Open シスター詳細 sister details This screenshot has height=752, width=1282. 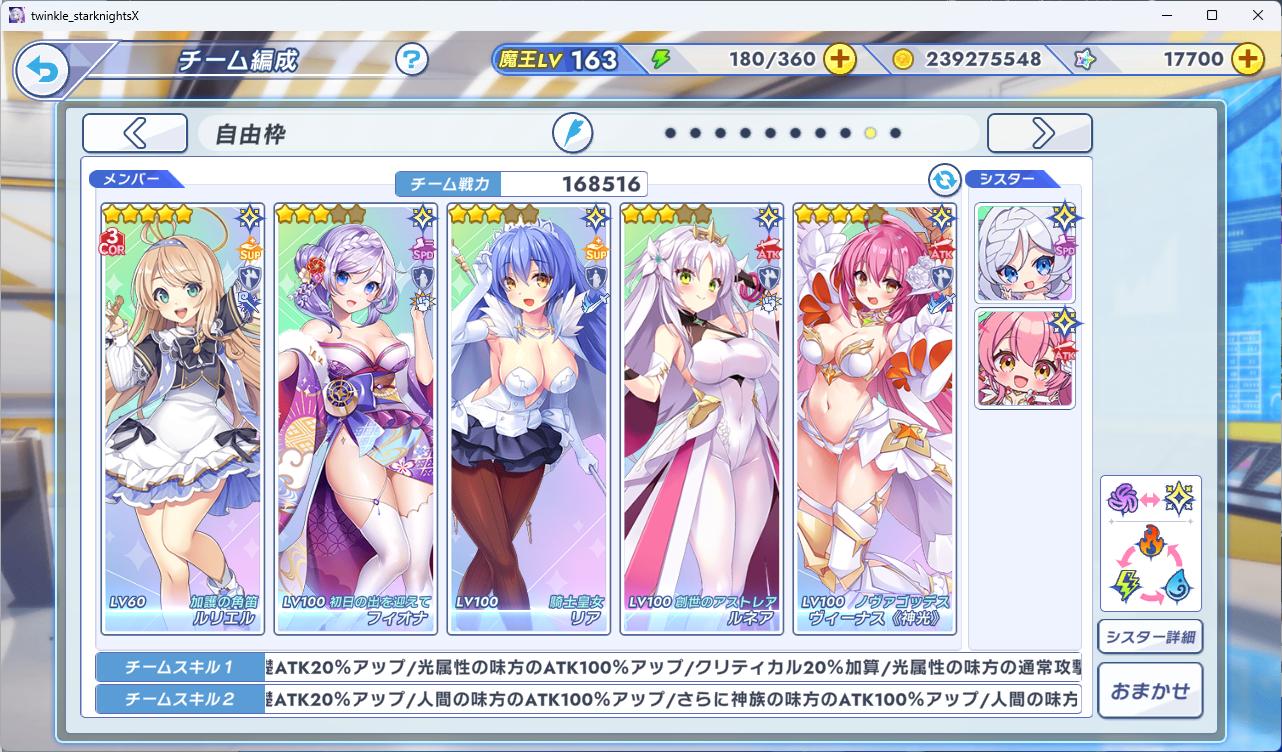coord(1150,637)
